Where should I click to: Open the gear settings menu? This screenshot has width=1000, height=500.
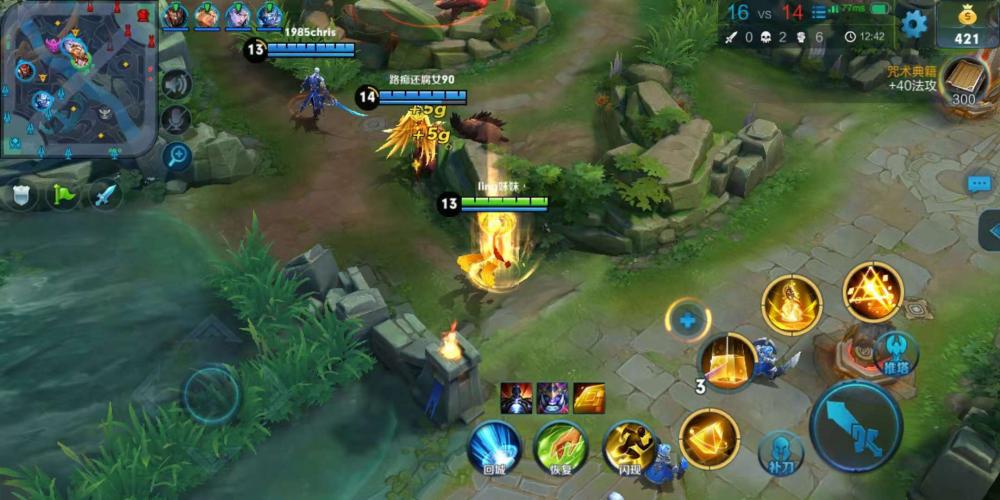914,24
